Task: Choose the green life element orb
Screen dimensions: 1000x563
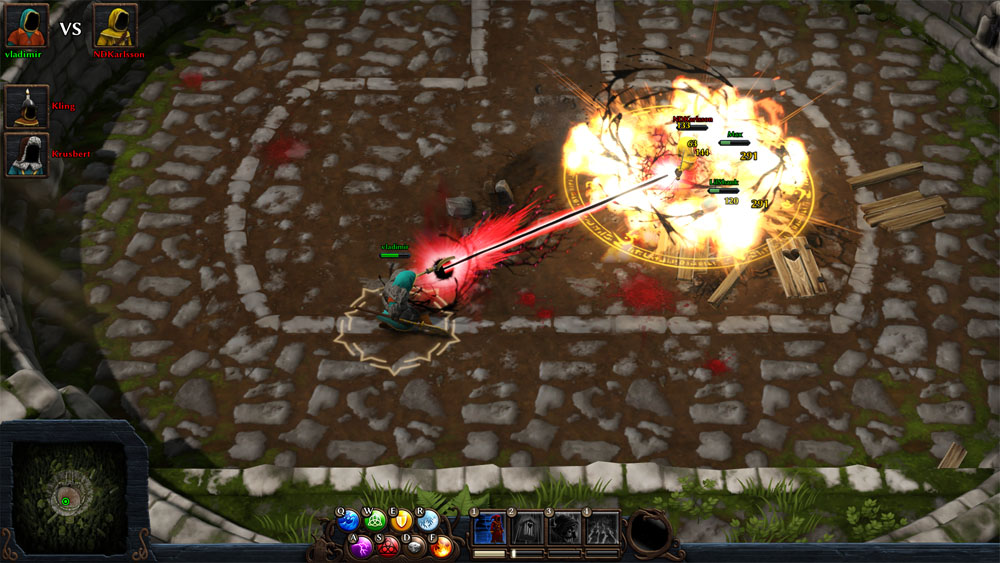Action: 375,520
